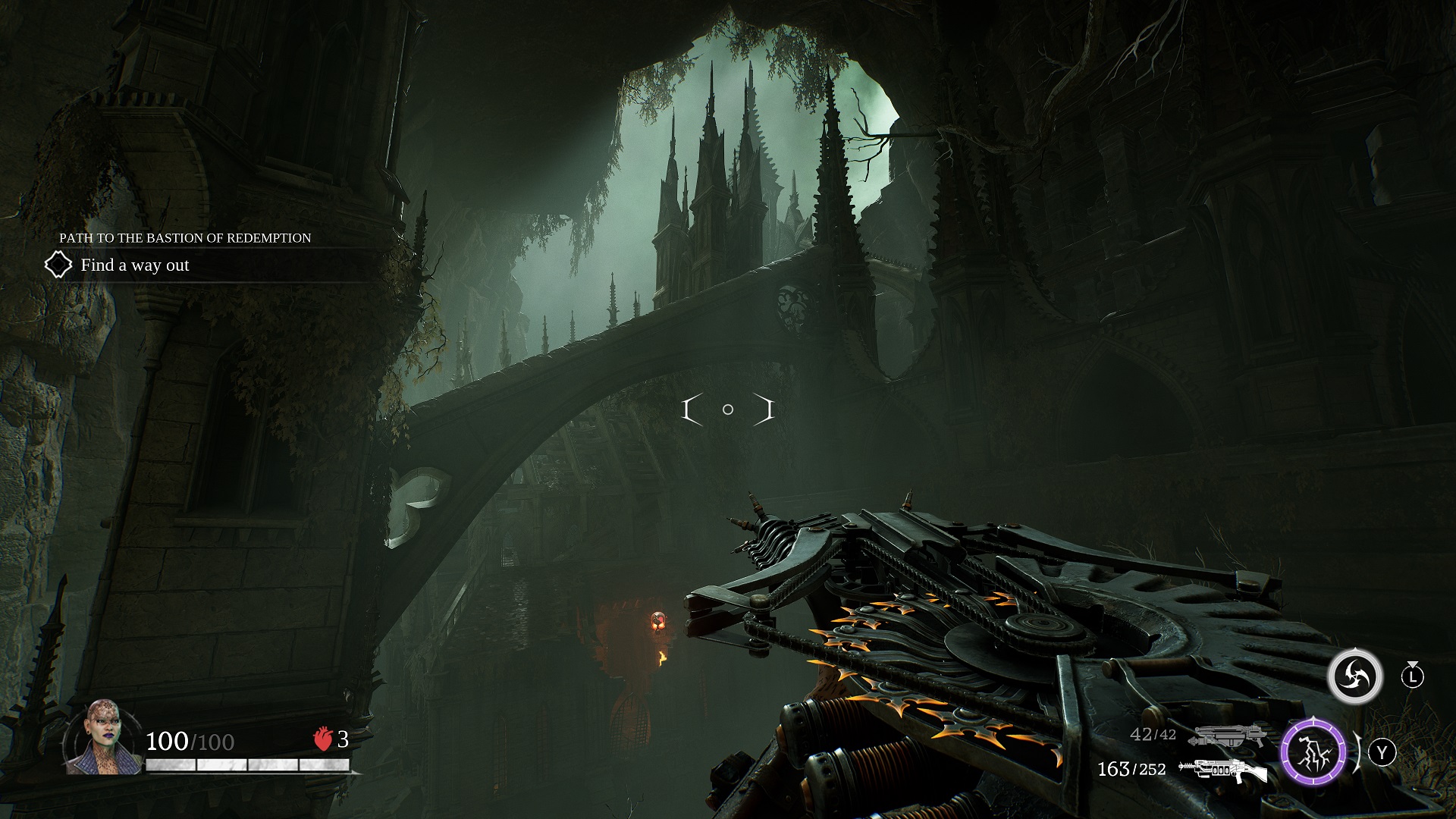
Task: Click the player character portrait
Action: coord(102,736)
